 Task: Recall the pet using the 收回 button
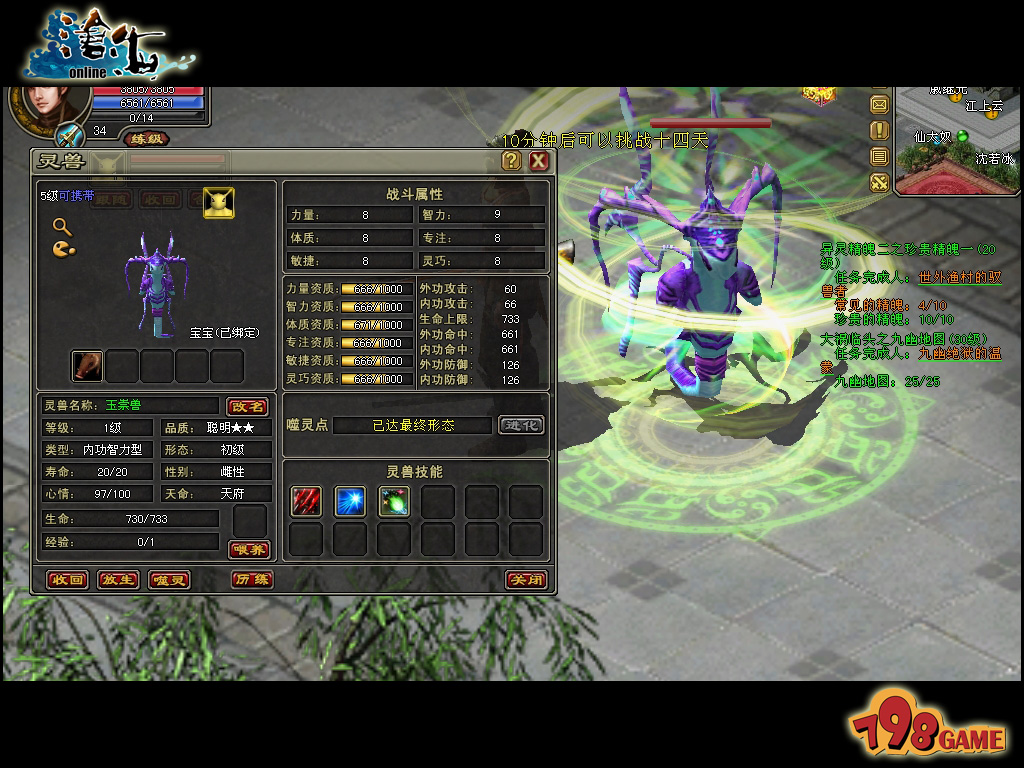tap(68, 580)
